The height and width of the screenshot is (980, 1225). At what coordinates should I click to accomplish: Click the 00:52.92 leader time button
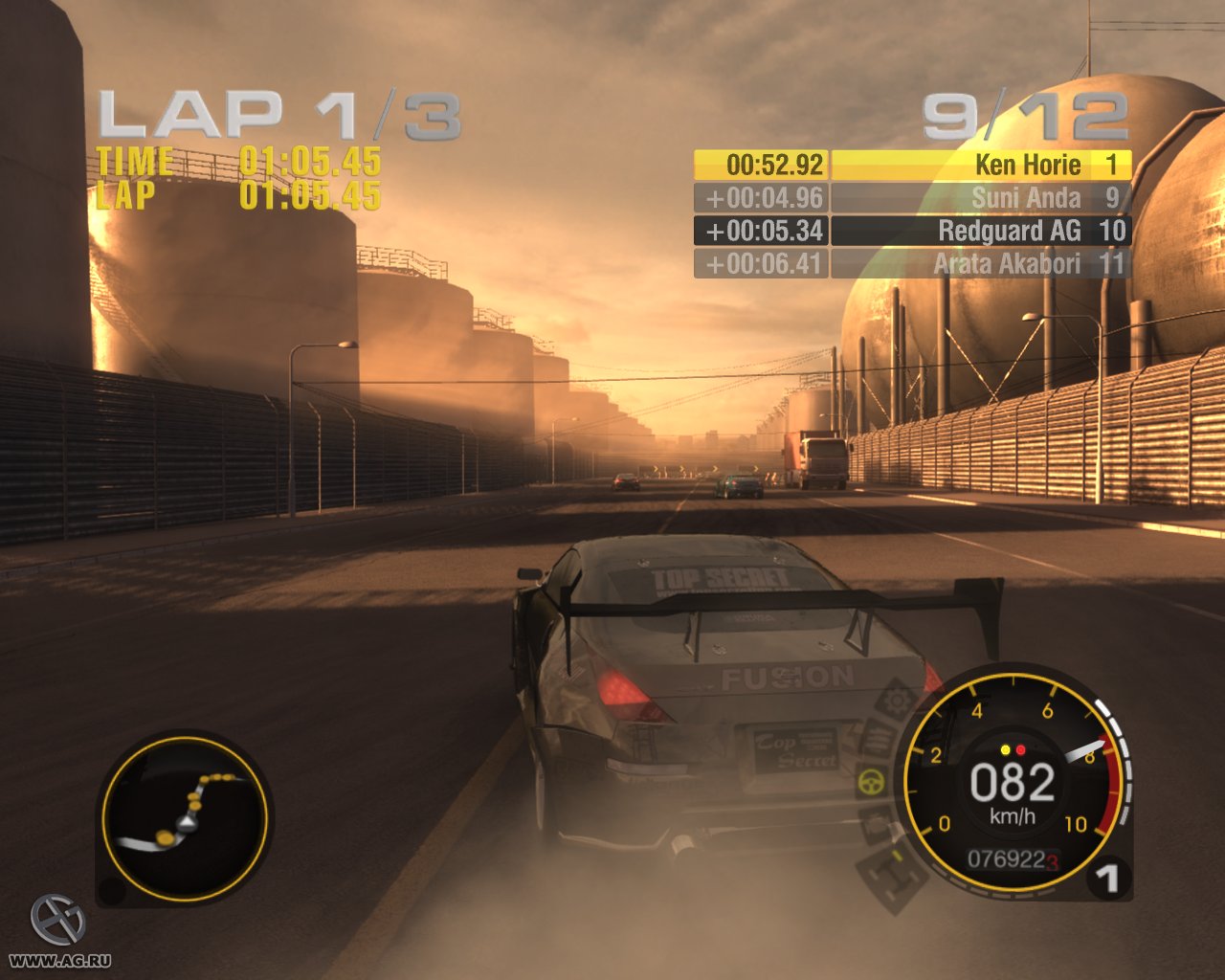coord(763,165)
